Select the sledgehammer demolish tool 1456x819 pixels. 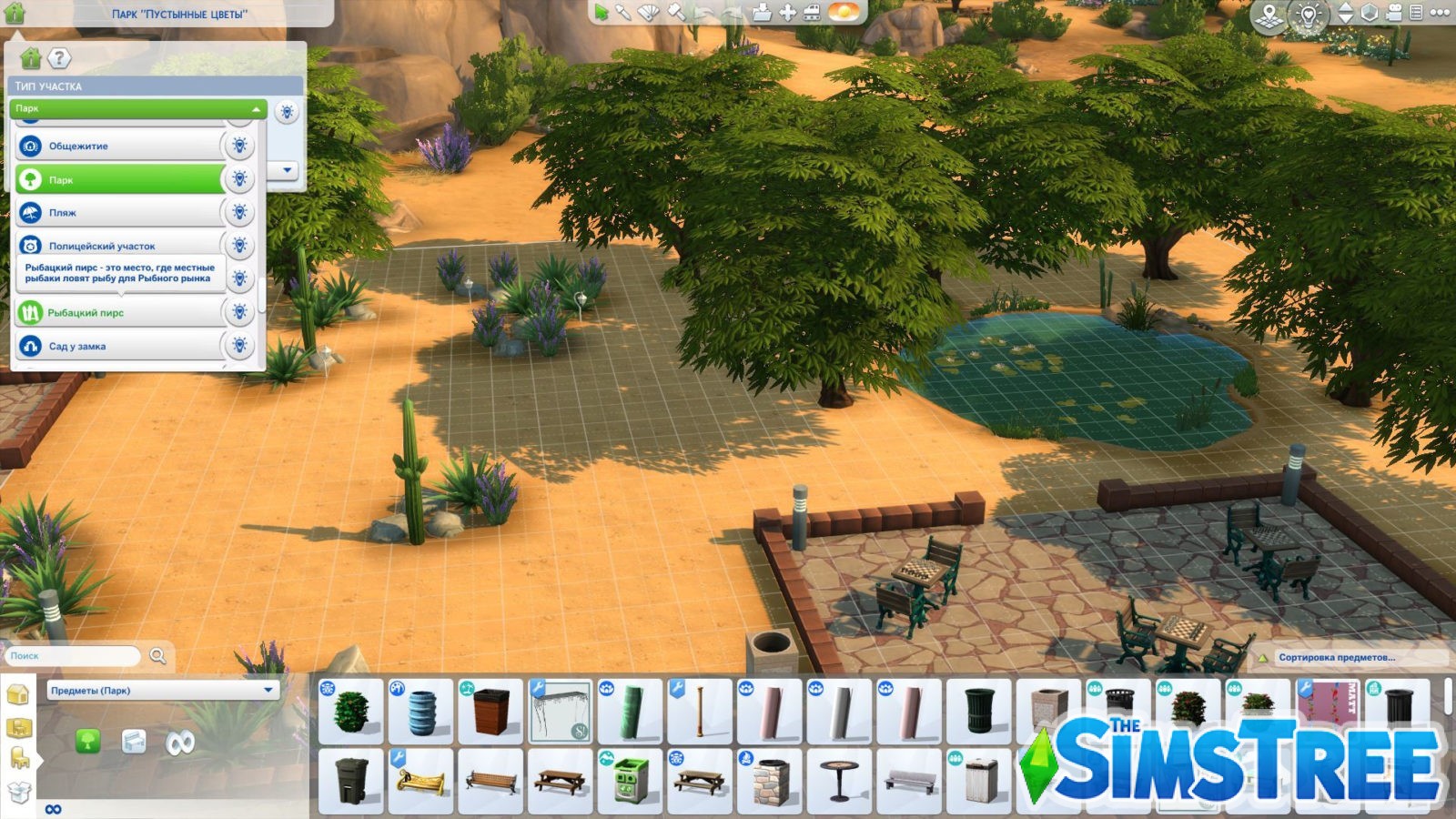pyautogui.click(x=675, y=12)
